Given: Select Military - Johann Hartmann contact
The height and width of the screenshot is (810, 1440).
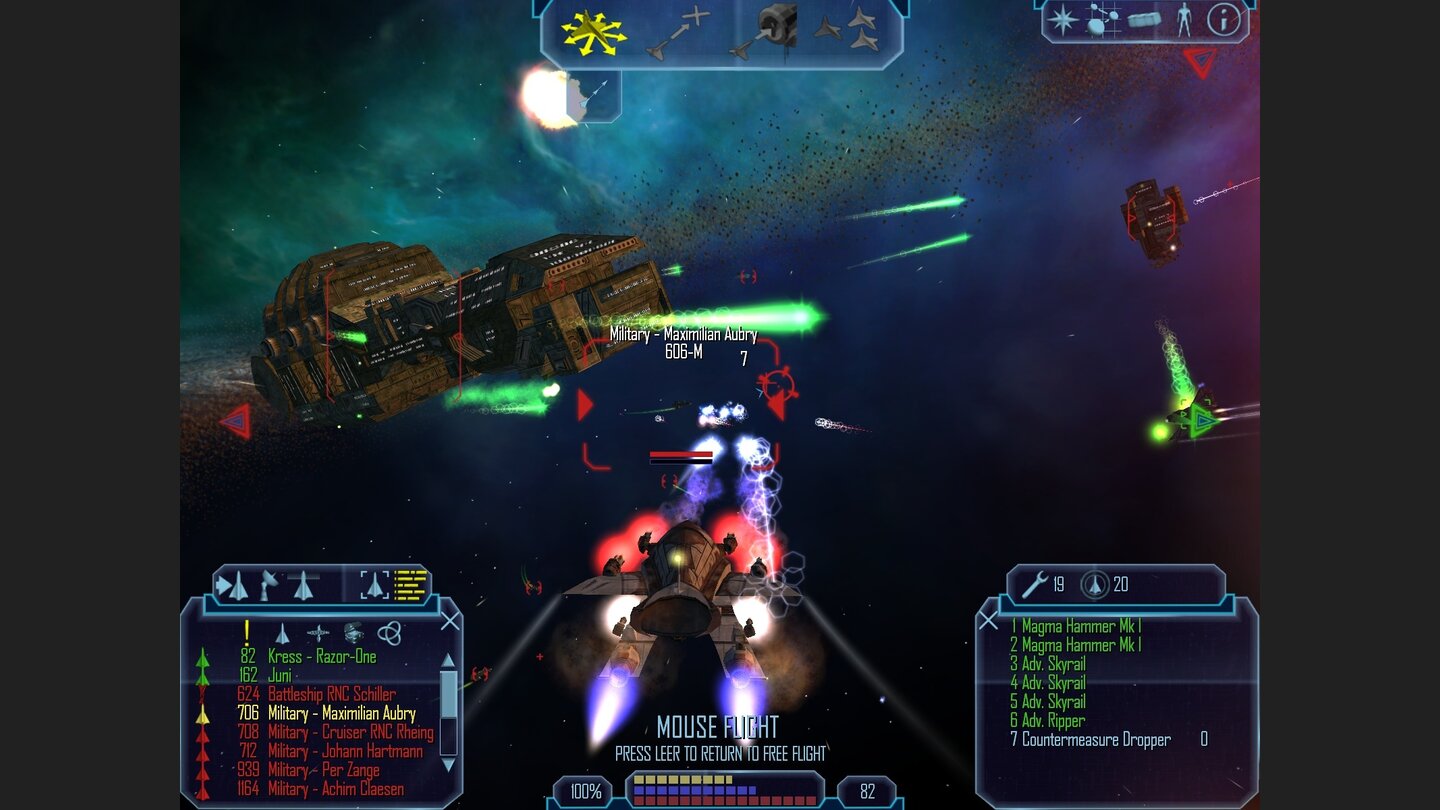Looking at the screenshot, I should (x=345, y=751).
